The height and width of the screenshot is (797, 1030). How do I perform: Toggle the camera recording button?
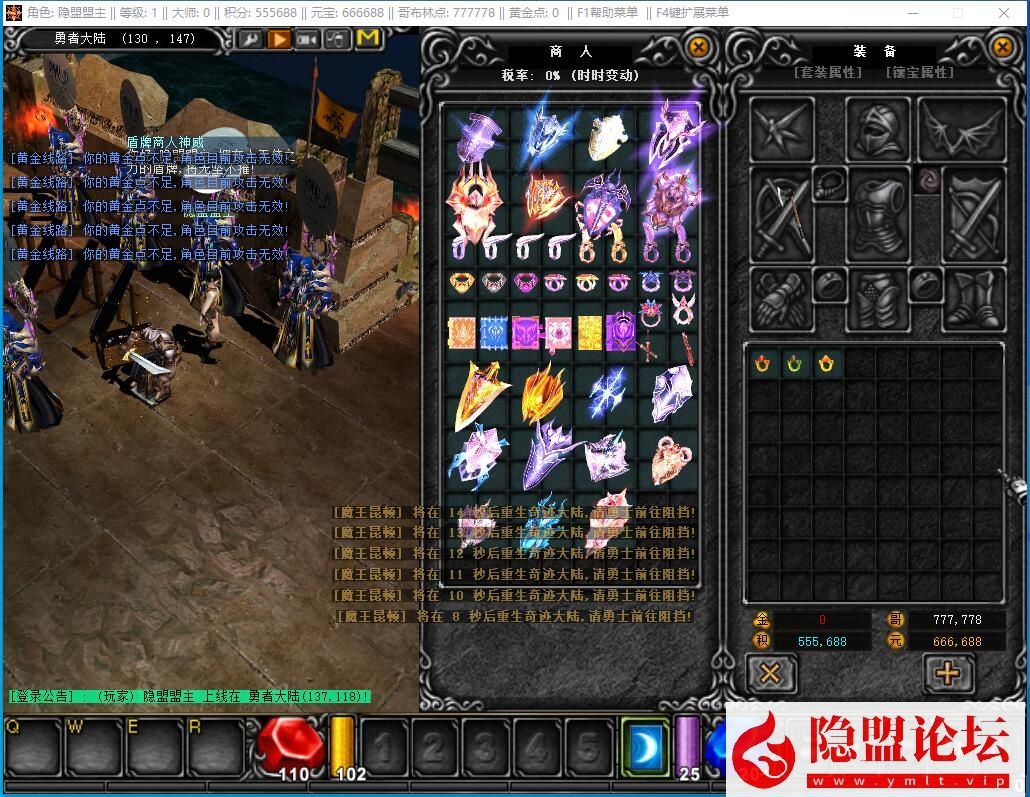click(x=307, y=39)
